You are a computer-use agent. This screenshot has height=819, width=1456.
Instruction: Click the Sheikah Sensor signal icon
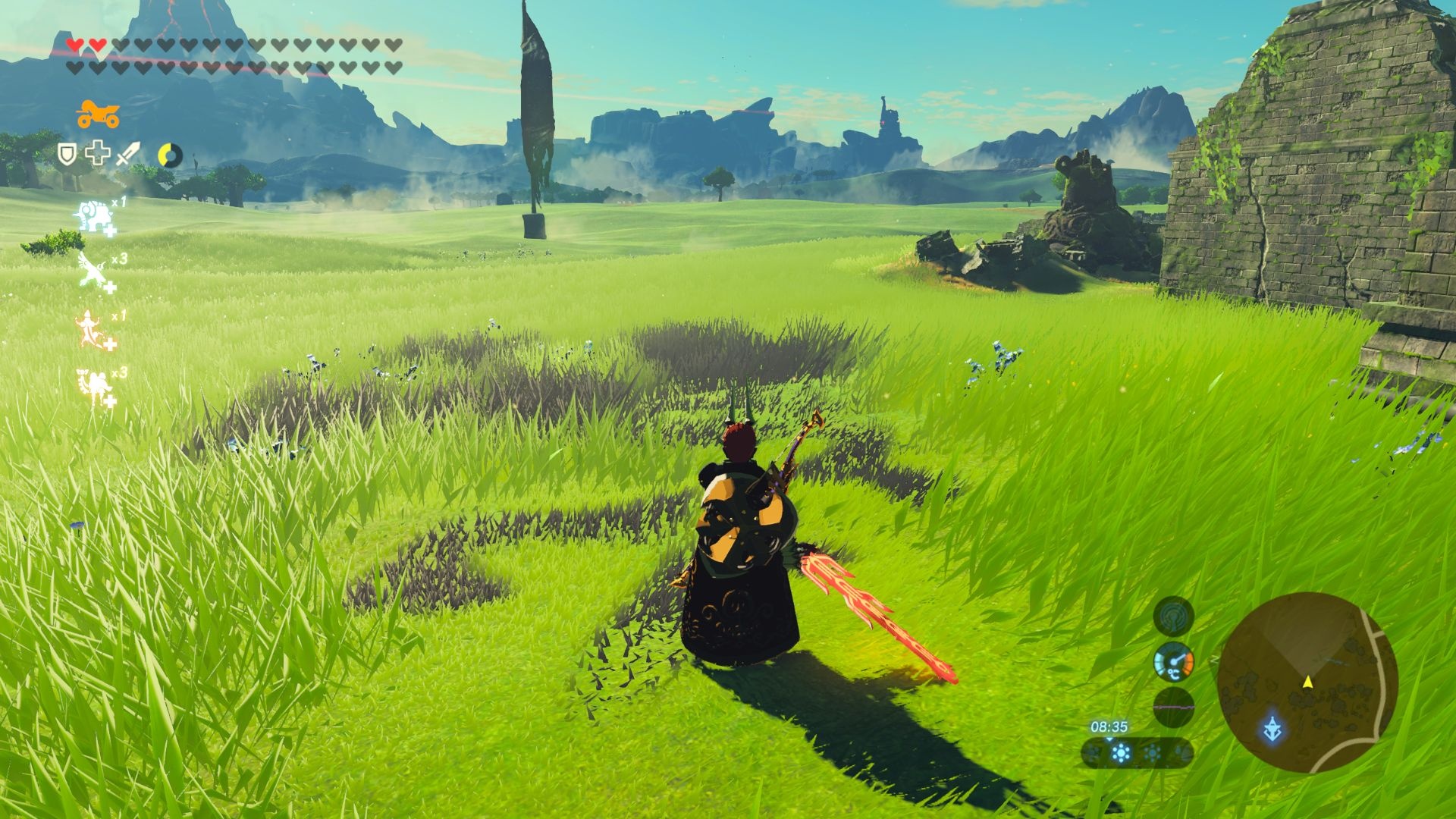(1173, 615)
